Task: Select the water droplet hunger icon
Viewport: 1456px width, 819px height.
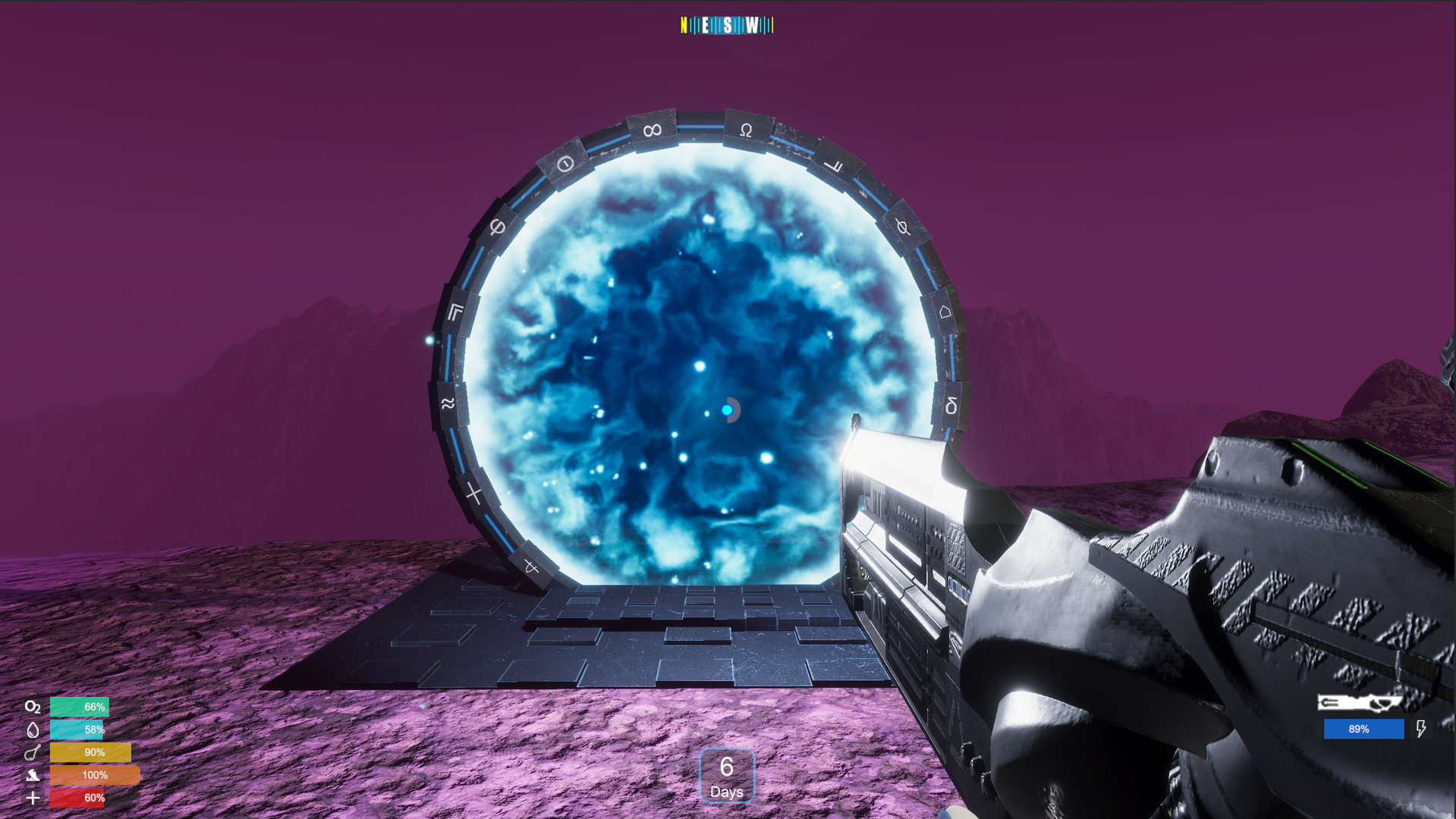Action: tap(32, 730)
